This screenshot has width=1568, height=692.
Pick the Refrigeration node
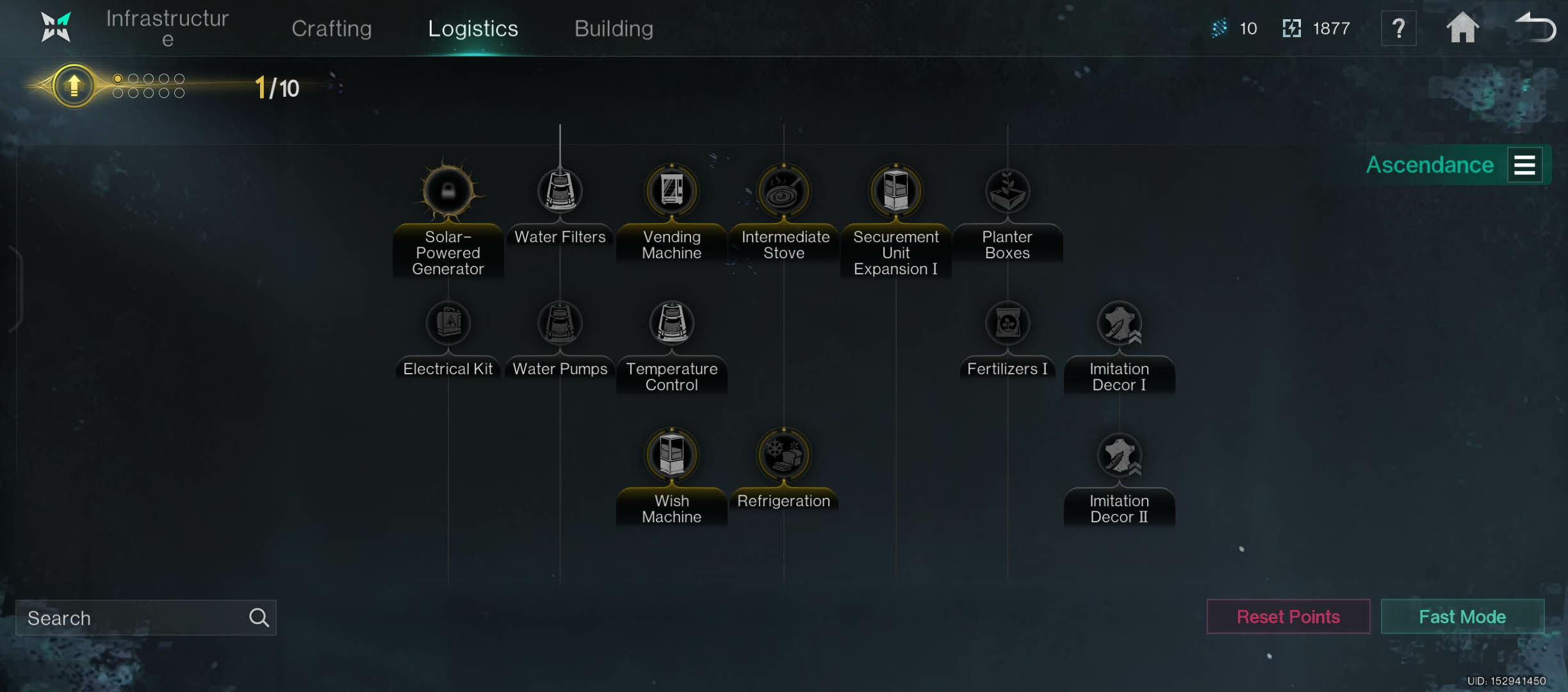tap(783, 455)
